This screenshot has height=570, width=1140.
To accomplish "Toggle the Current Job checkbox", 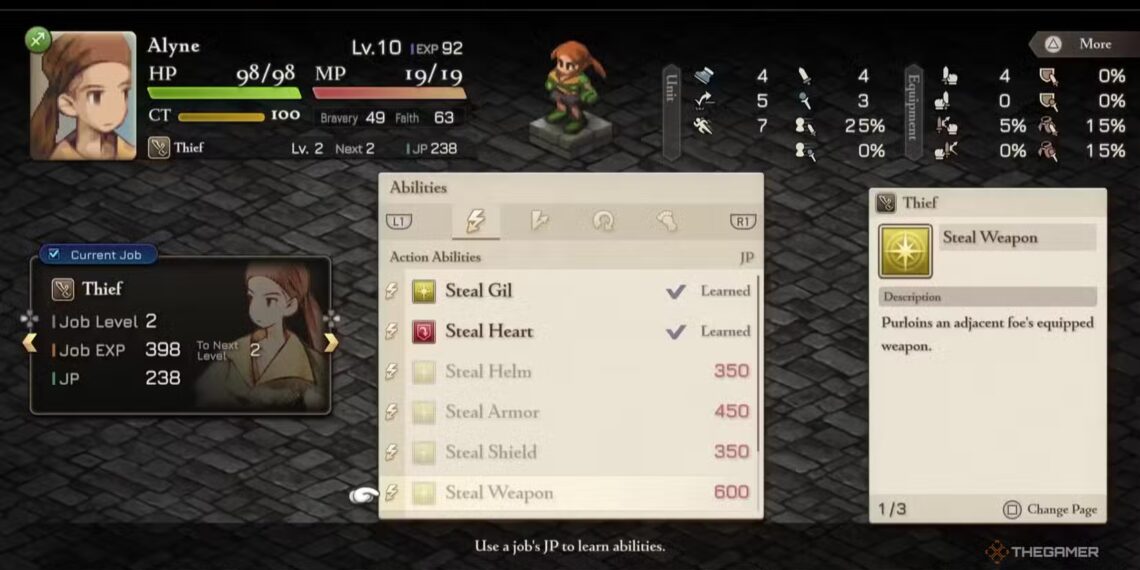I will [54, 255].
